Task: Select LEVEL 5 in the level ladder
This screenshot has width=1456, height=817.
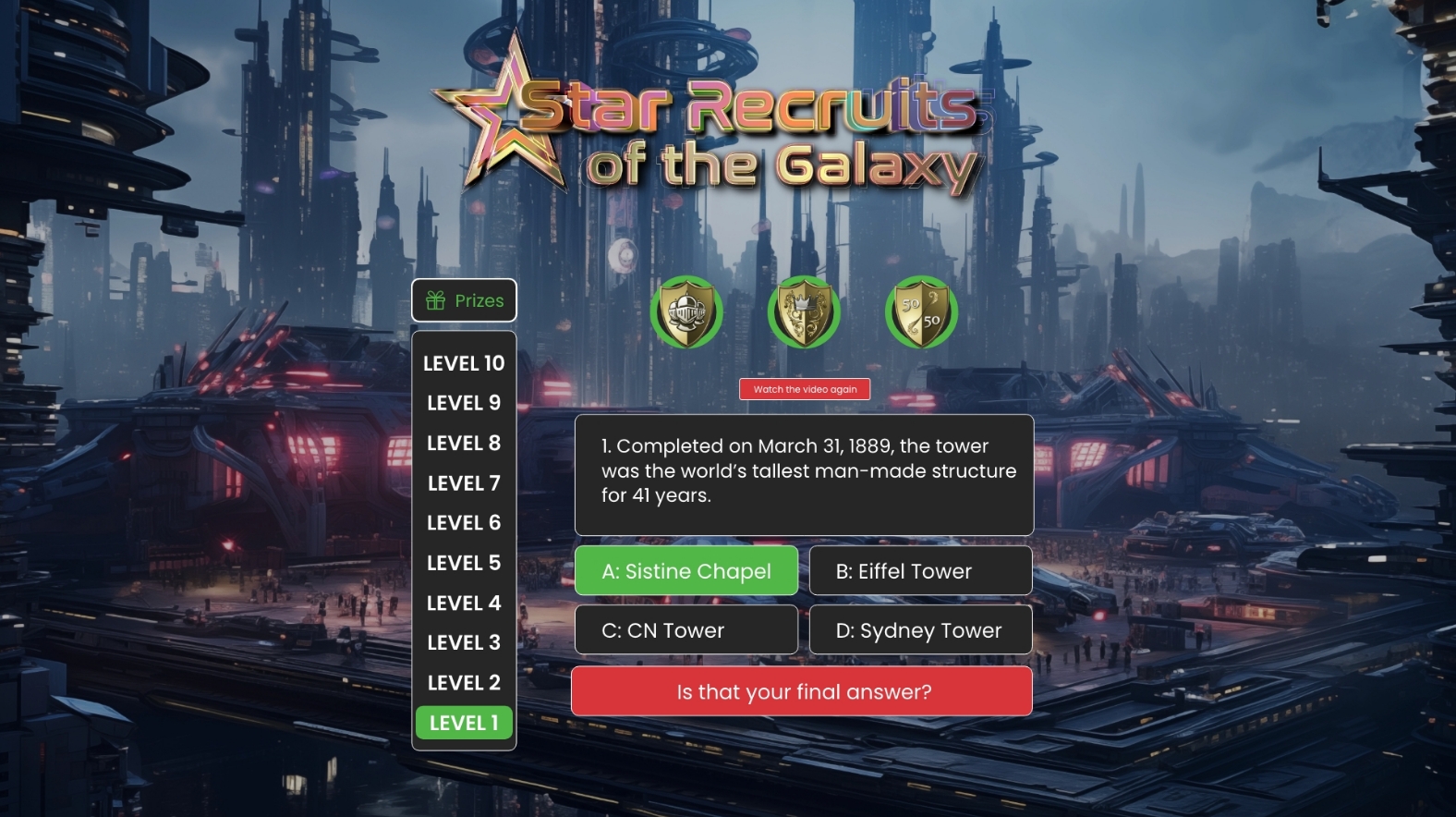Action: point(464,563)
